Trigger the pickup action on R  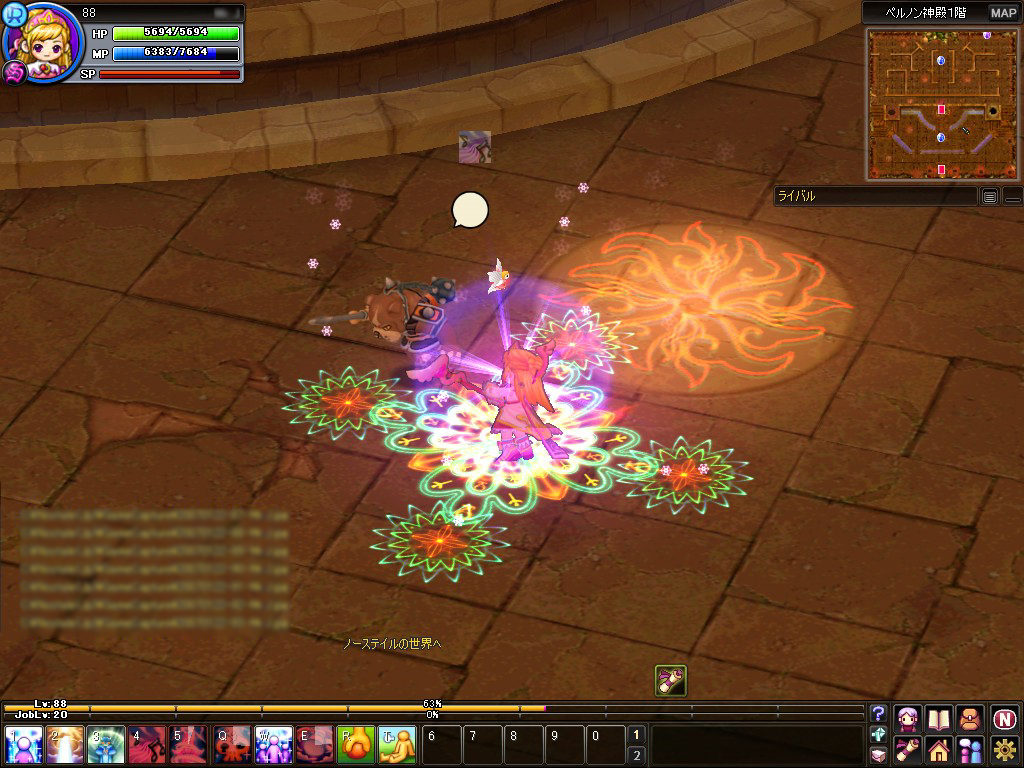point(356,745)
